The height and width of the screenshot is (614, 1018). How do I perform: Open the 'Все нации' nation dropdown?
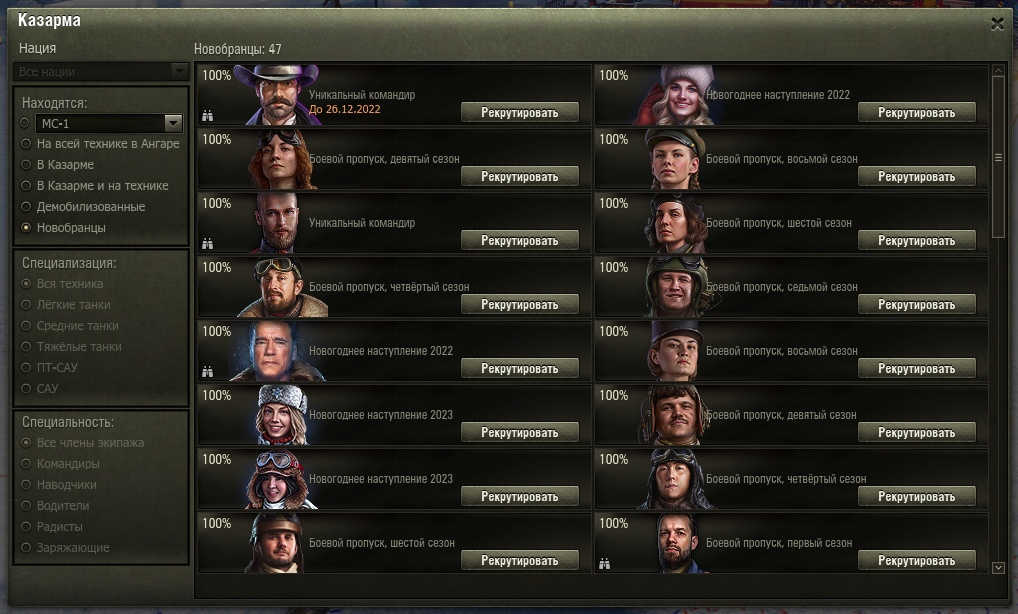pos(101,72)
